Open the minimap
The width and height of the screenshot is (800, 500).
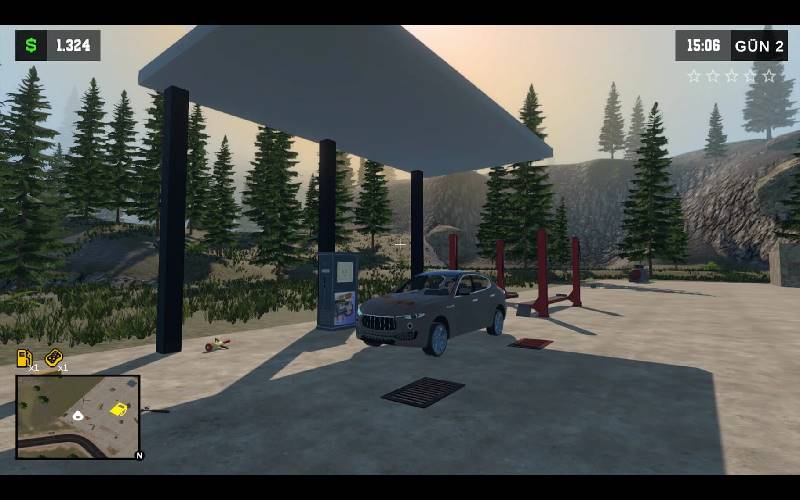[78, 416]
